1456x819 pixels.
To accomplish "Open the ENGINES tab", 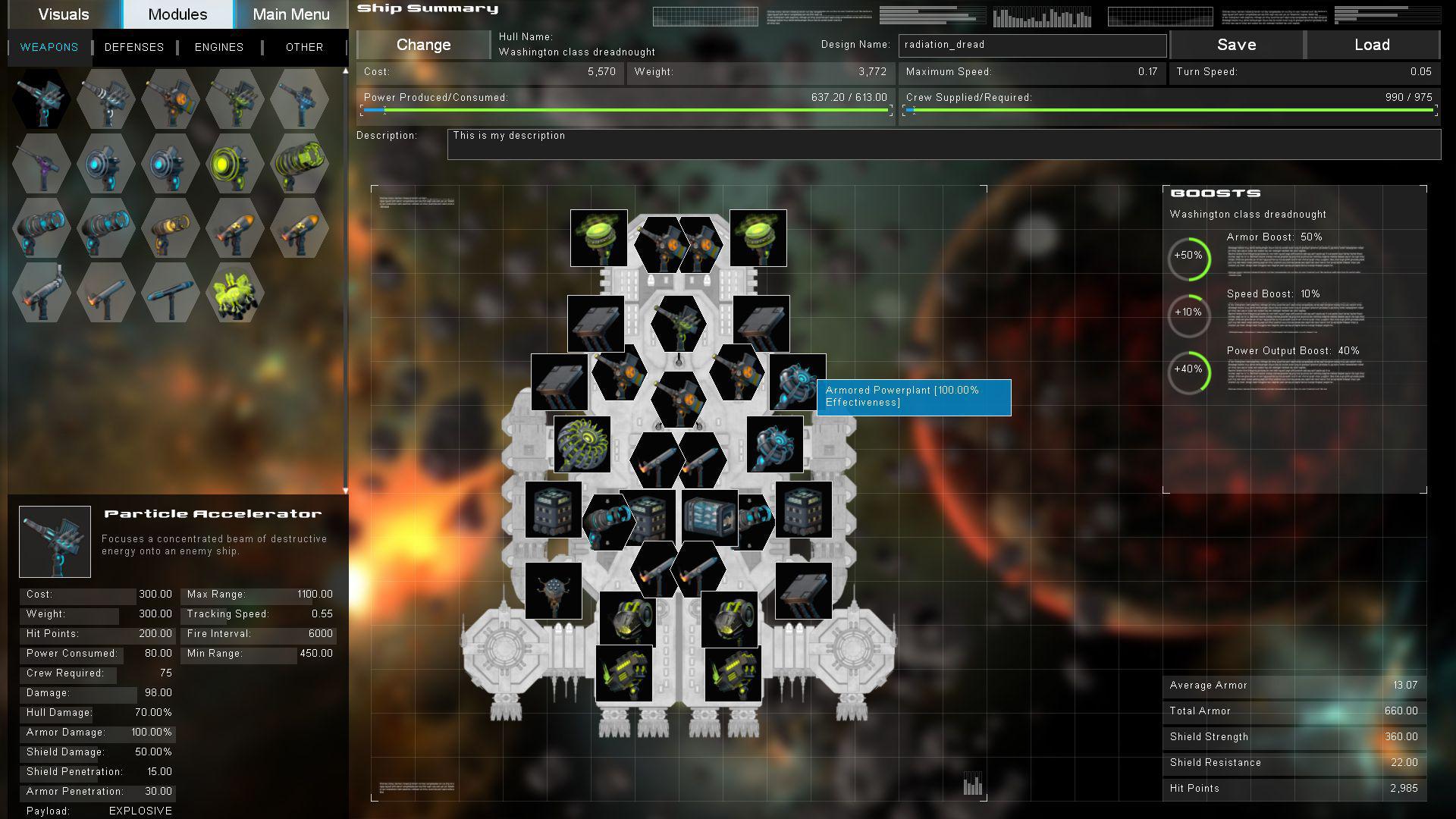I will click(218, 47).
